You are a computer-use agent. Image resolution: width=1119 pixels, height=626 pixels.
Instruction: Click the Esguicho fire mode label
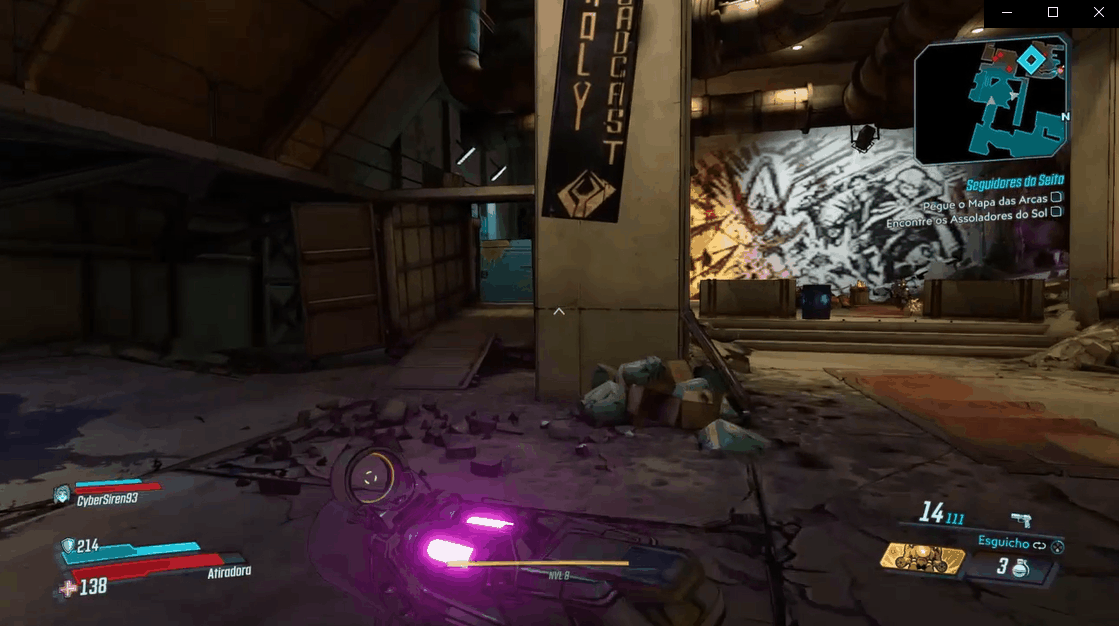click(1004, 541)
